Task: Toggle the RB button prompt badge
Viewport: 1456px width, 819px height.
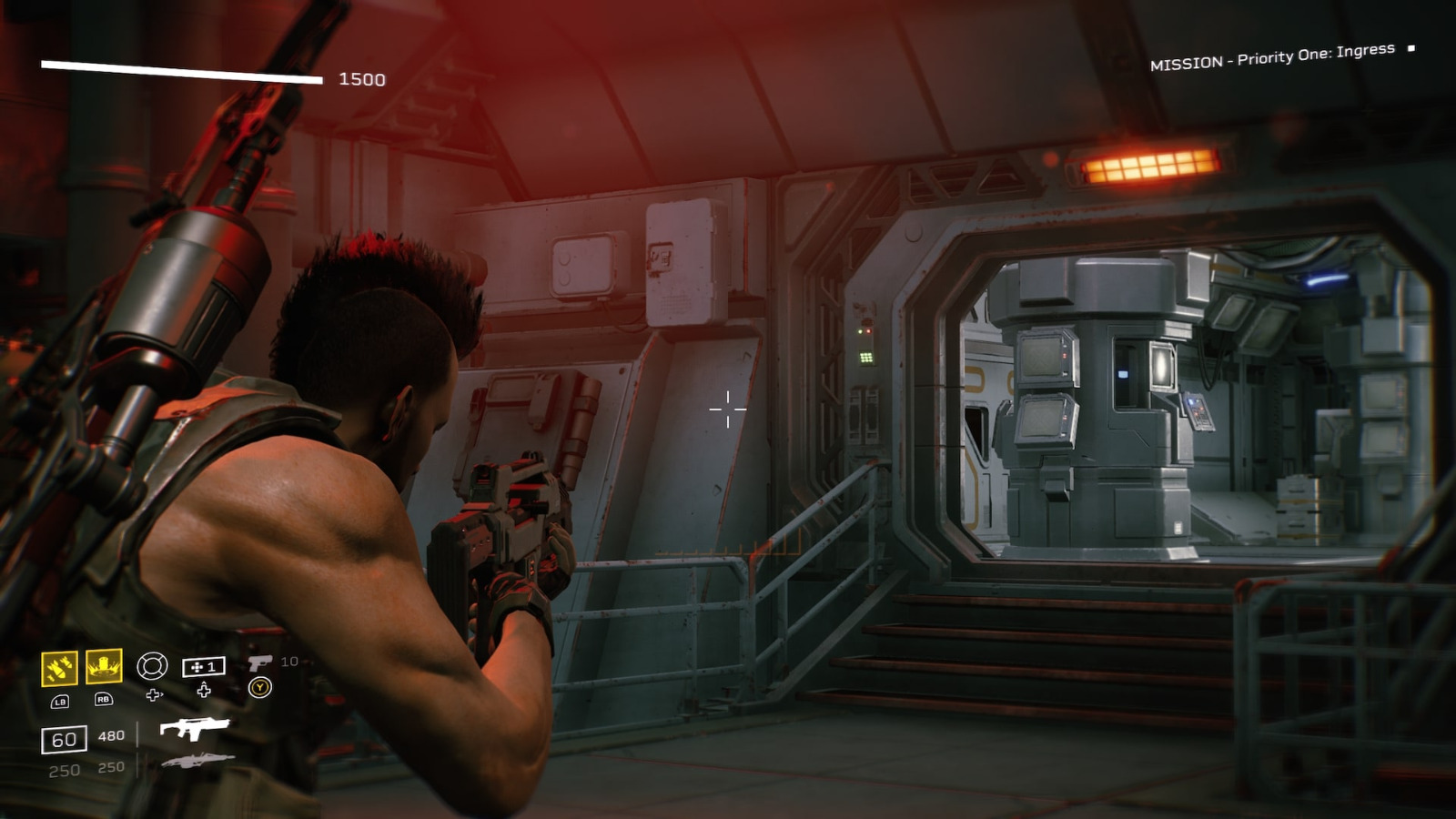Action: click(x=104, y=701)
